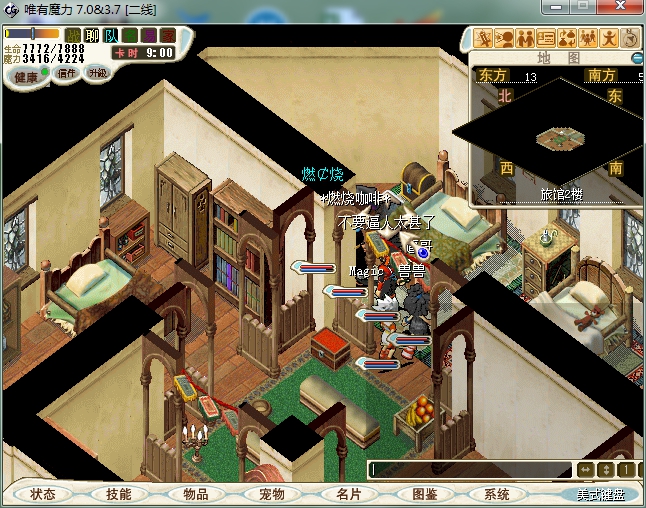Open the 图鉴 album menu

tap(424, 494)
